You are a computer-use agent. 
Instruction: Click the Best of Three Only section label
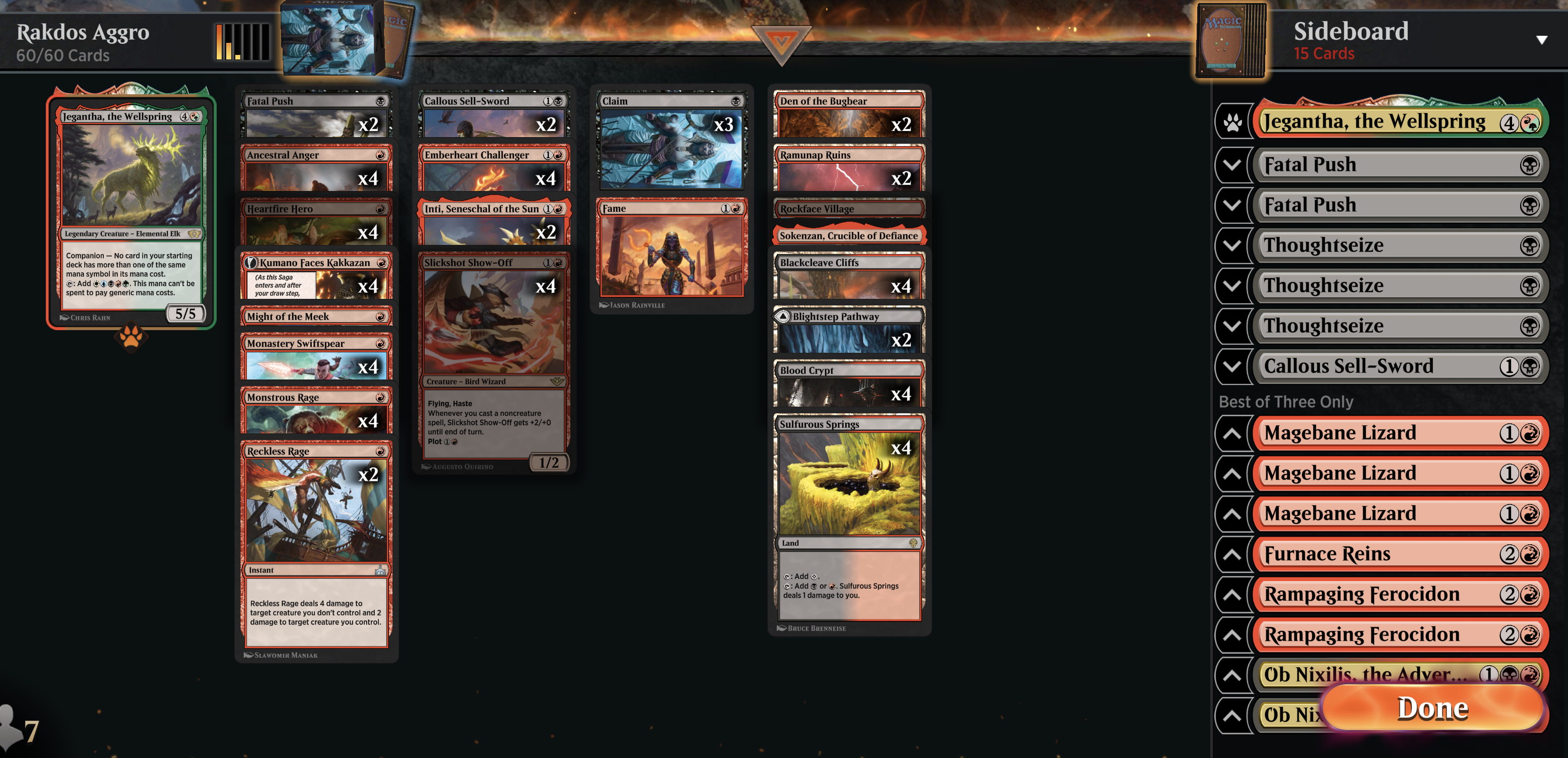(1285, 401)
